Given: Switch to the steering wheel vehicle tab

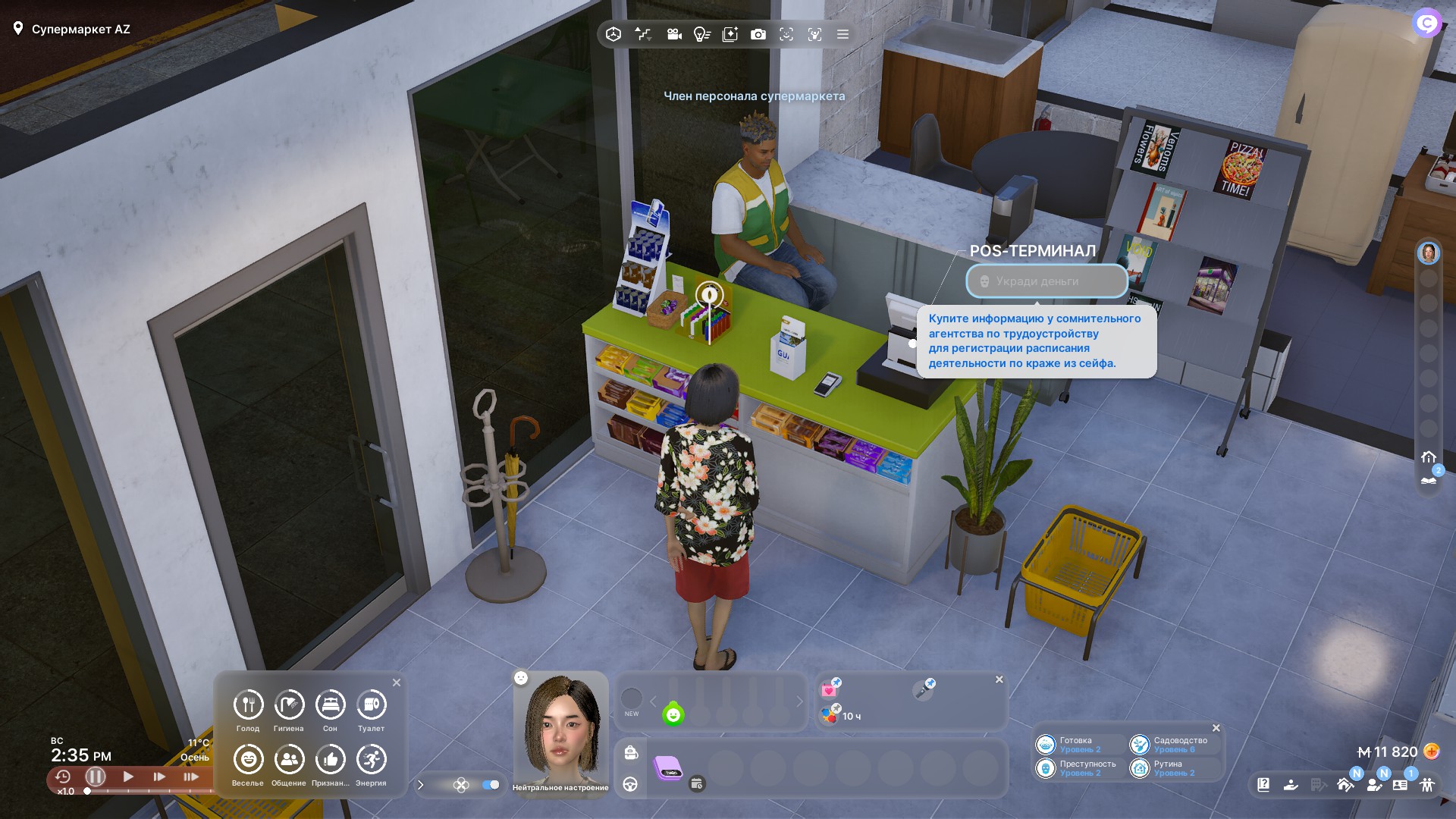Looking at the screenshot, I should 631,784.
